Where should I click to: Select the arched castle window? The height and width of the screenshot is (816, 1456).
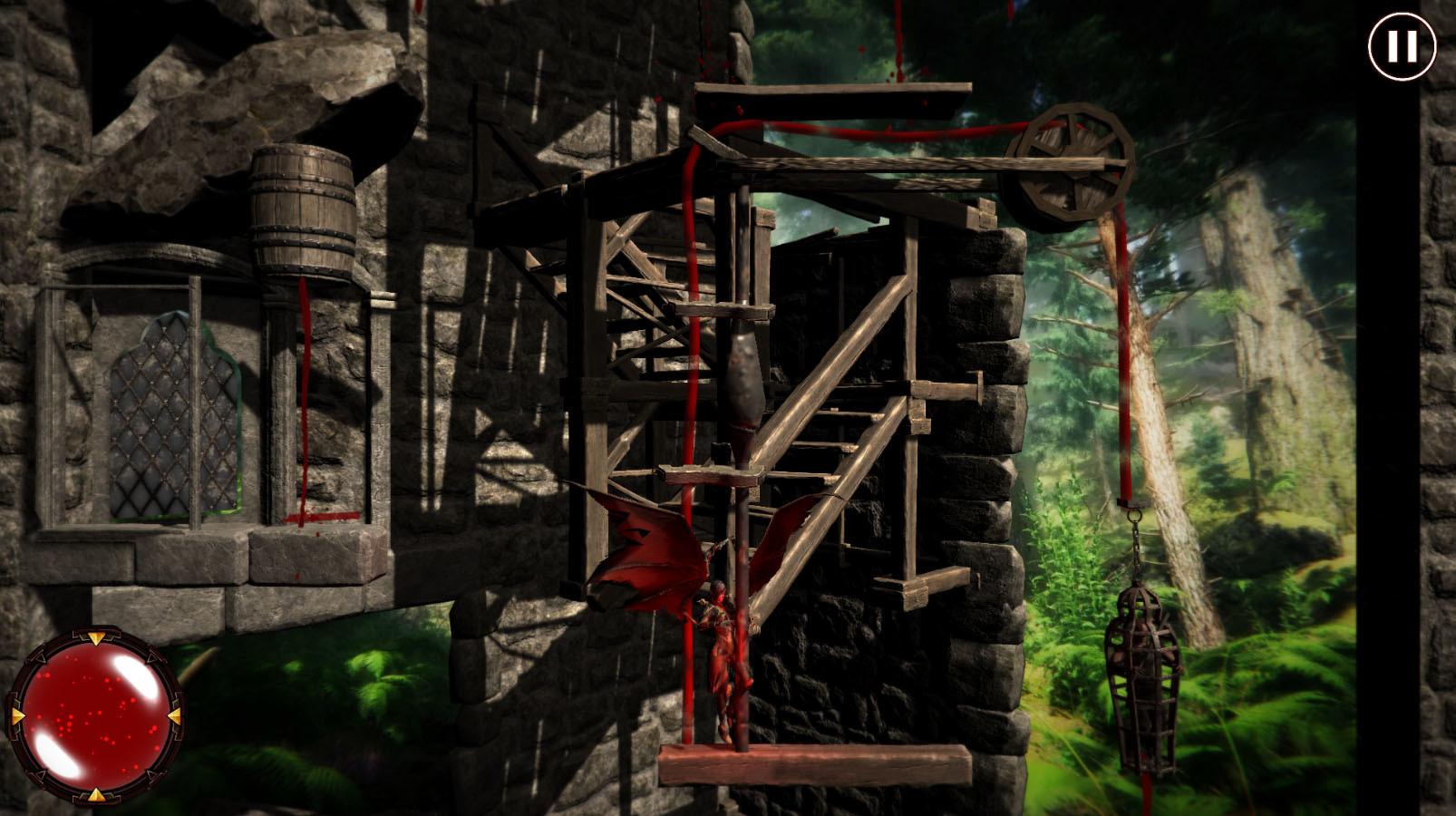pyautogui.click(x=168, y=417)
